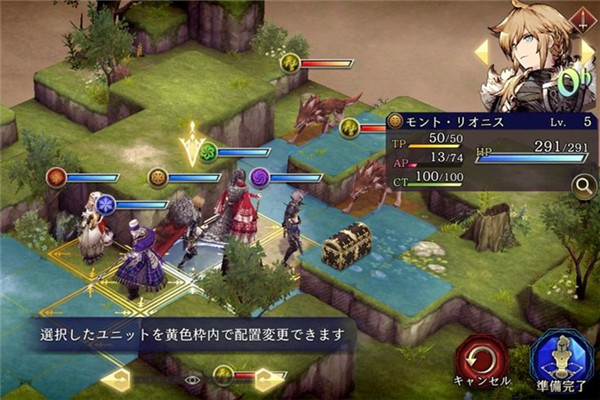Toggle the eye visibility icon
This screenshot has height=400, width=600.
(193, 379)
